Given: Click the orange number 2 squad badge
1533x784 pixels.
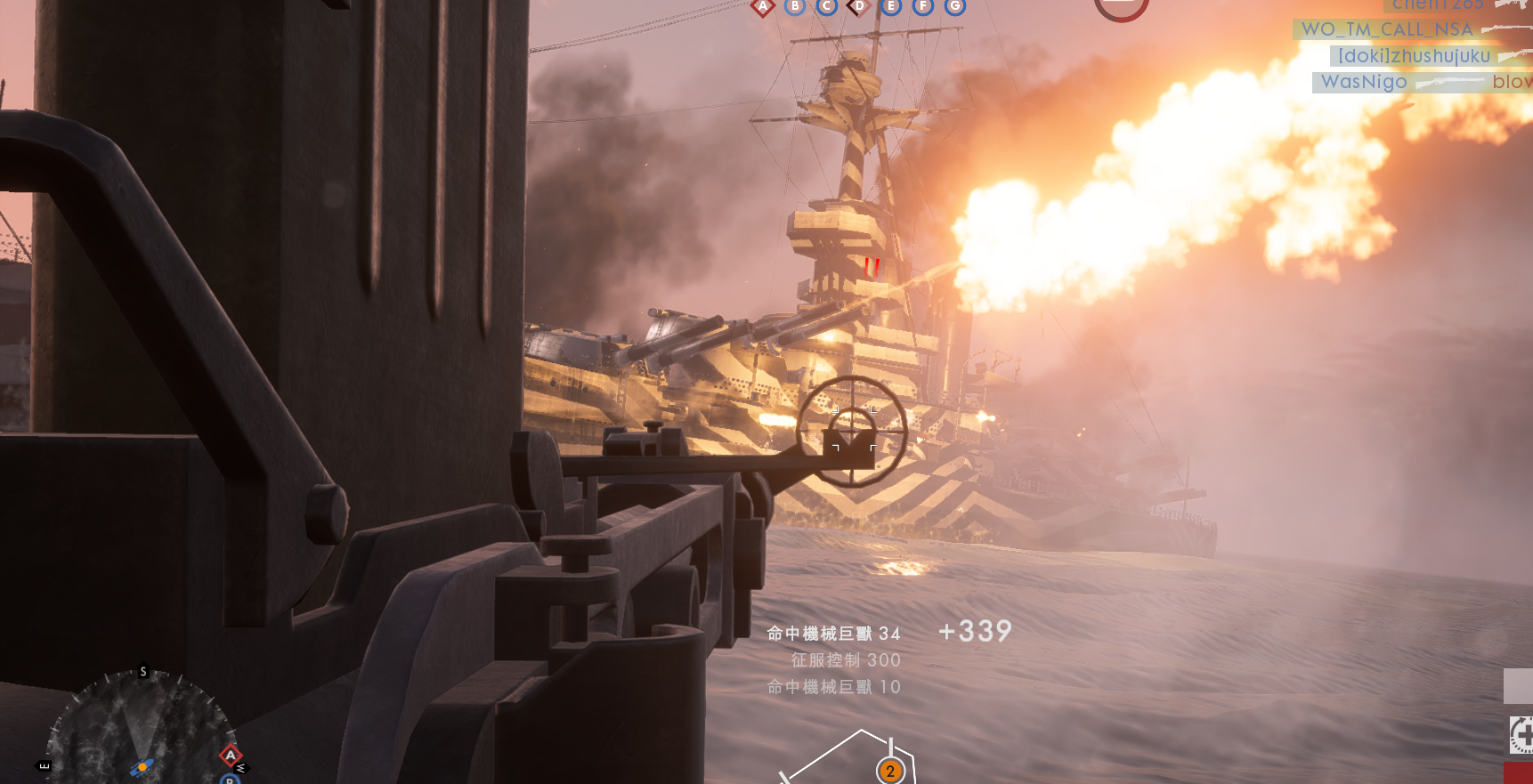Looking at the screenshot, I should tap(889, 771).
